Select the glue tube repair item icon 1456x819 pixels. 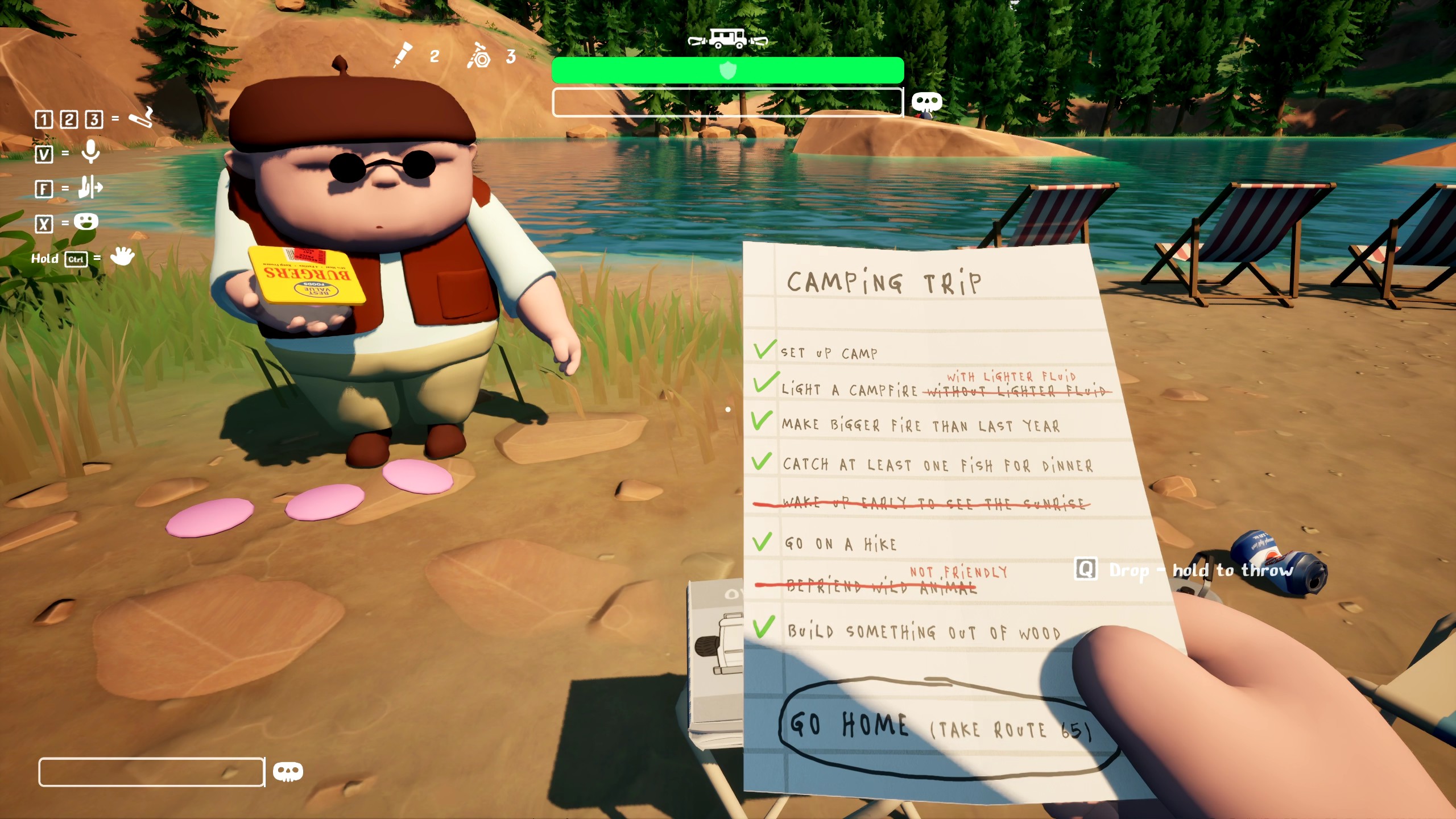403,55
